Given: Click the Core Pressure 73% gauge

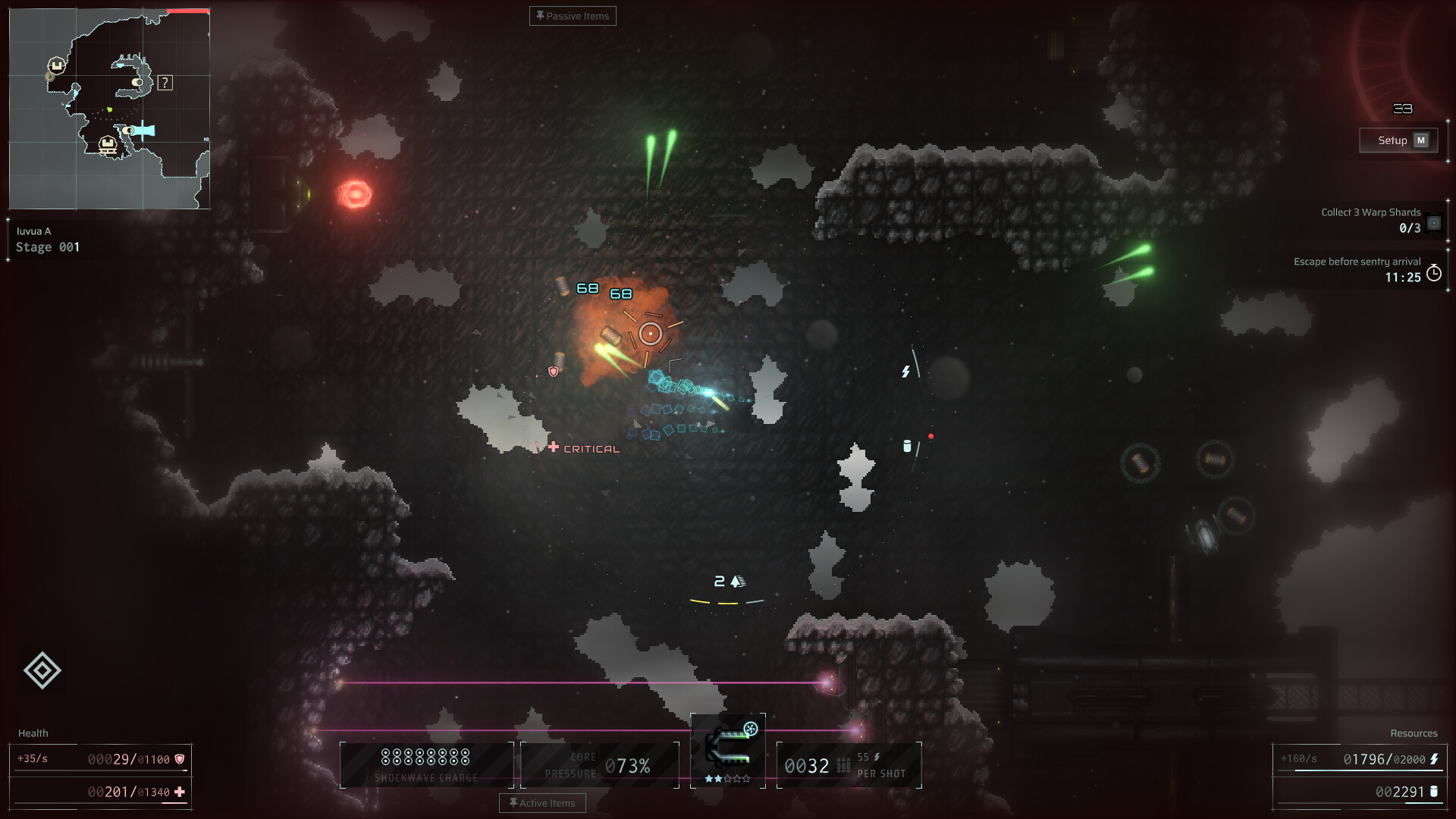Looking at the screenshot, I should click(599, 764).
